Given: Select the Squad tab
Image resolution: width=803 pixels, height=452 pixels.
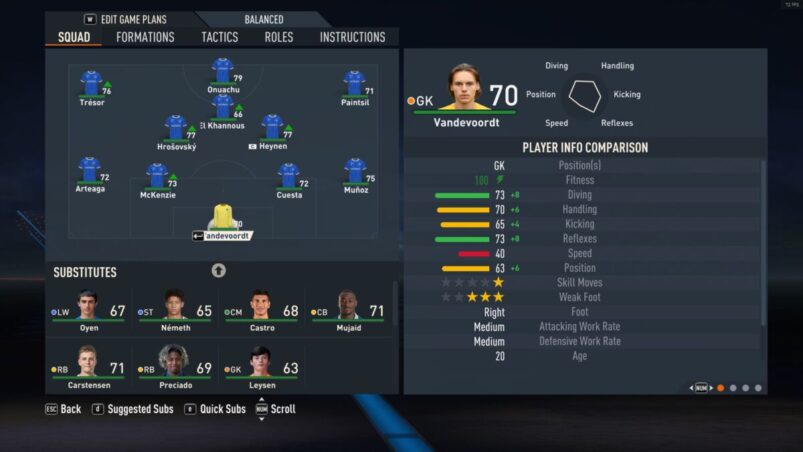Looking at the screenshot, I should (x=74, y=37).
